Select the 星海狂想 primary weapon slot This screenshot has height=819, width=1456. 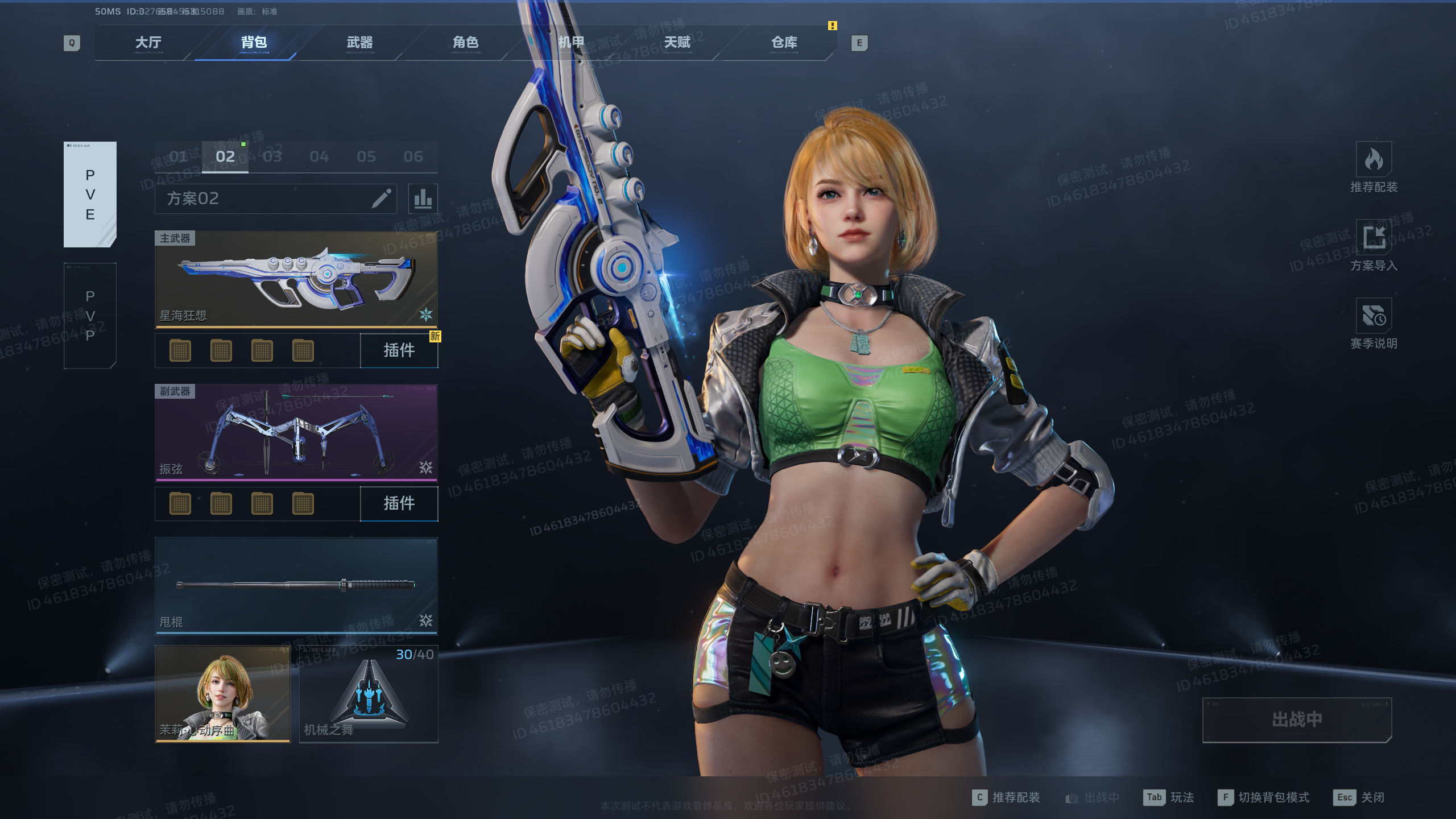coord(296,280)
